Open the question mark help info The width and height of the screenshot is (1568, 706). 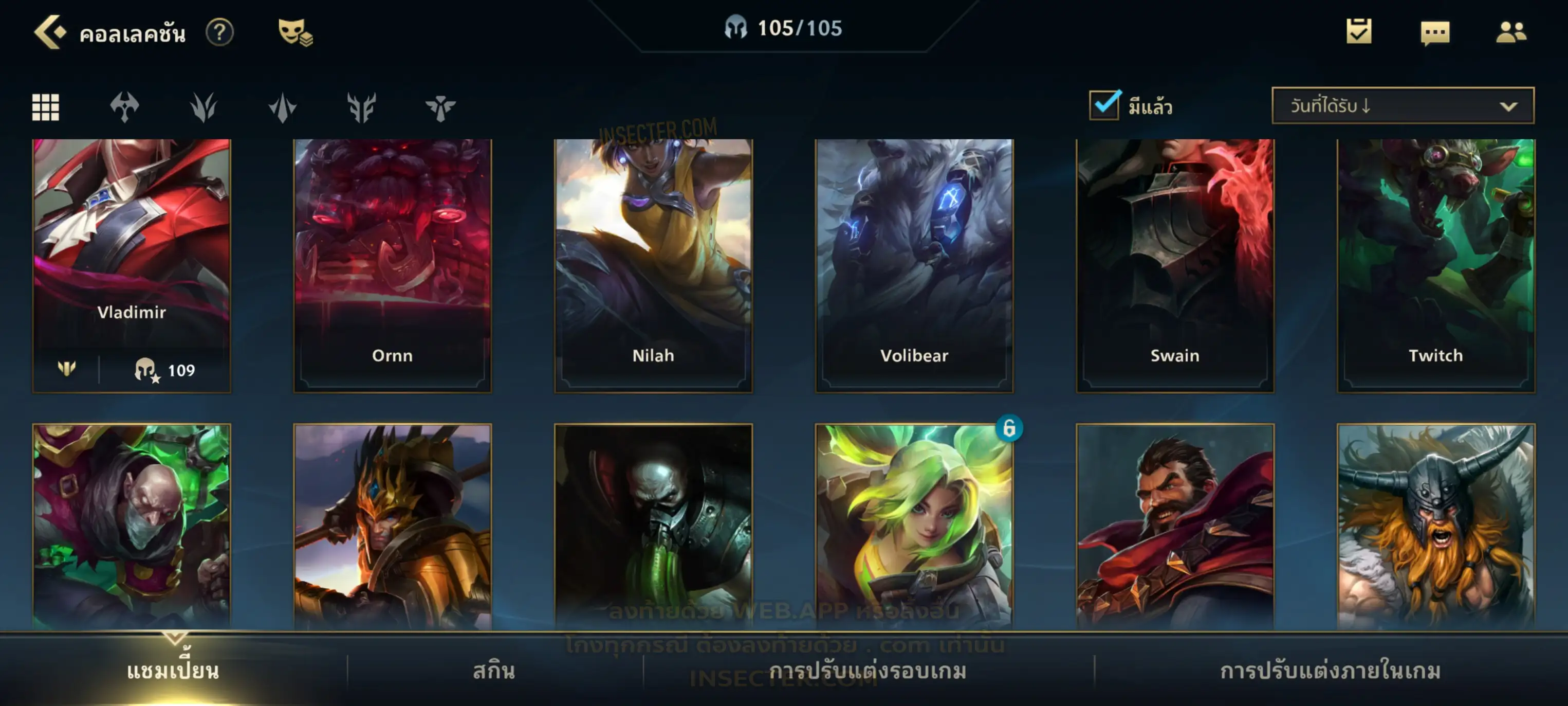click(219, 32)
